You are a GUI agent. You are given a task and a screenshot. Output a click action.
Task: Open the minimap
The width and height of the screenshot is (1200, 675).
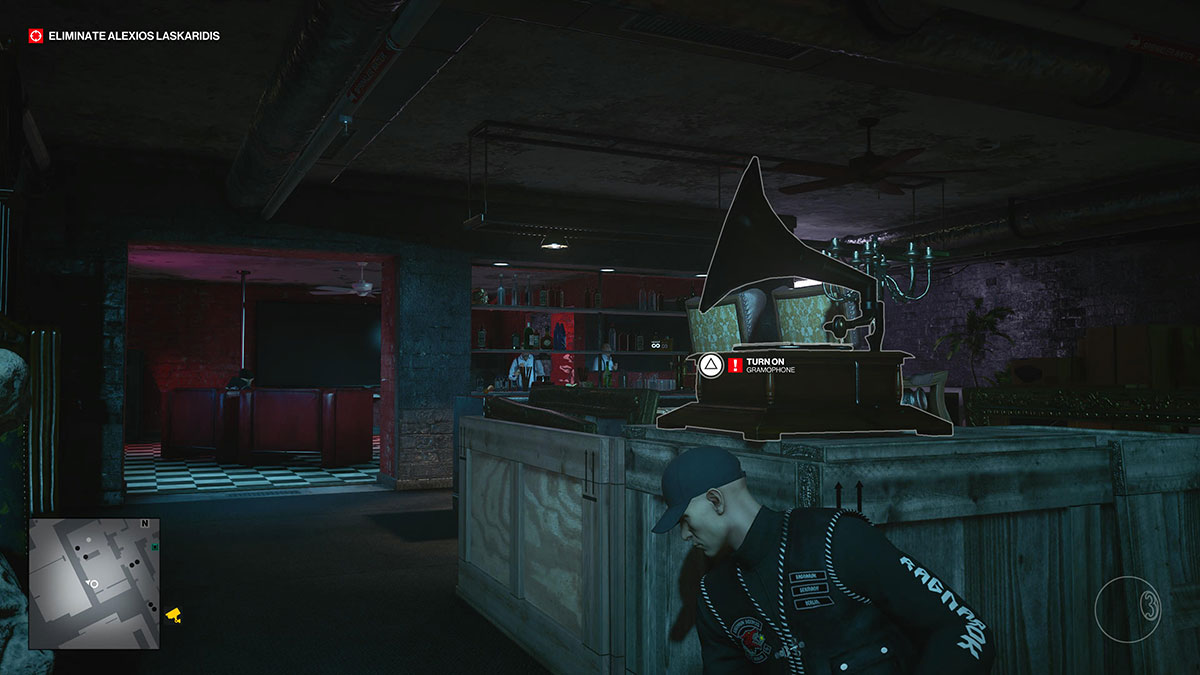tap(94, 582)
